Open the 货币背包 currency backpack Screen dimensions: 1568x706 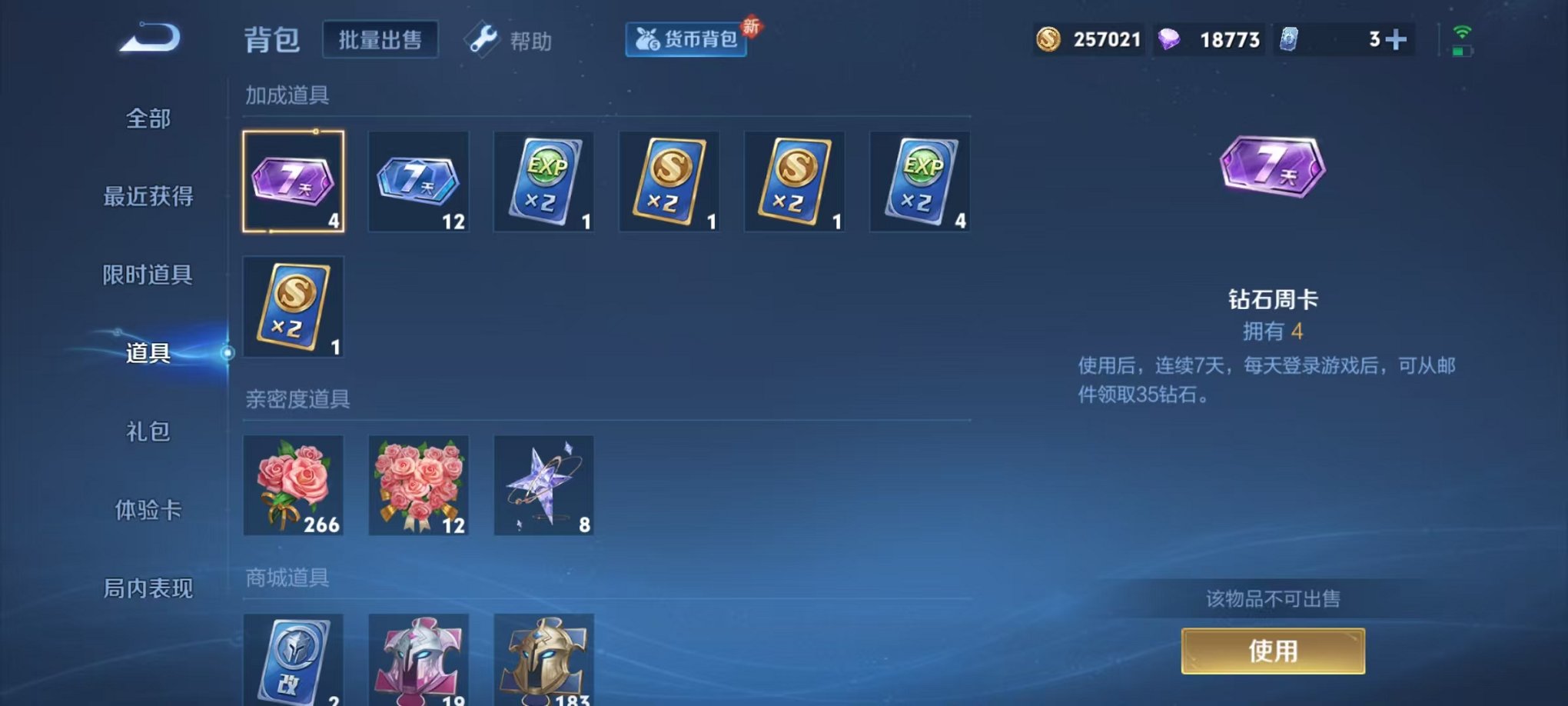click(x=685, y=41)
